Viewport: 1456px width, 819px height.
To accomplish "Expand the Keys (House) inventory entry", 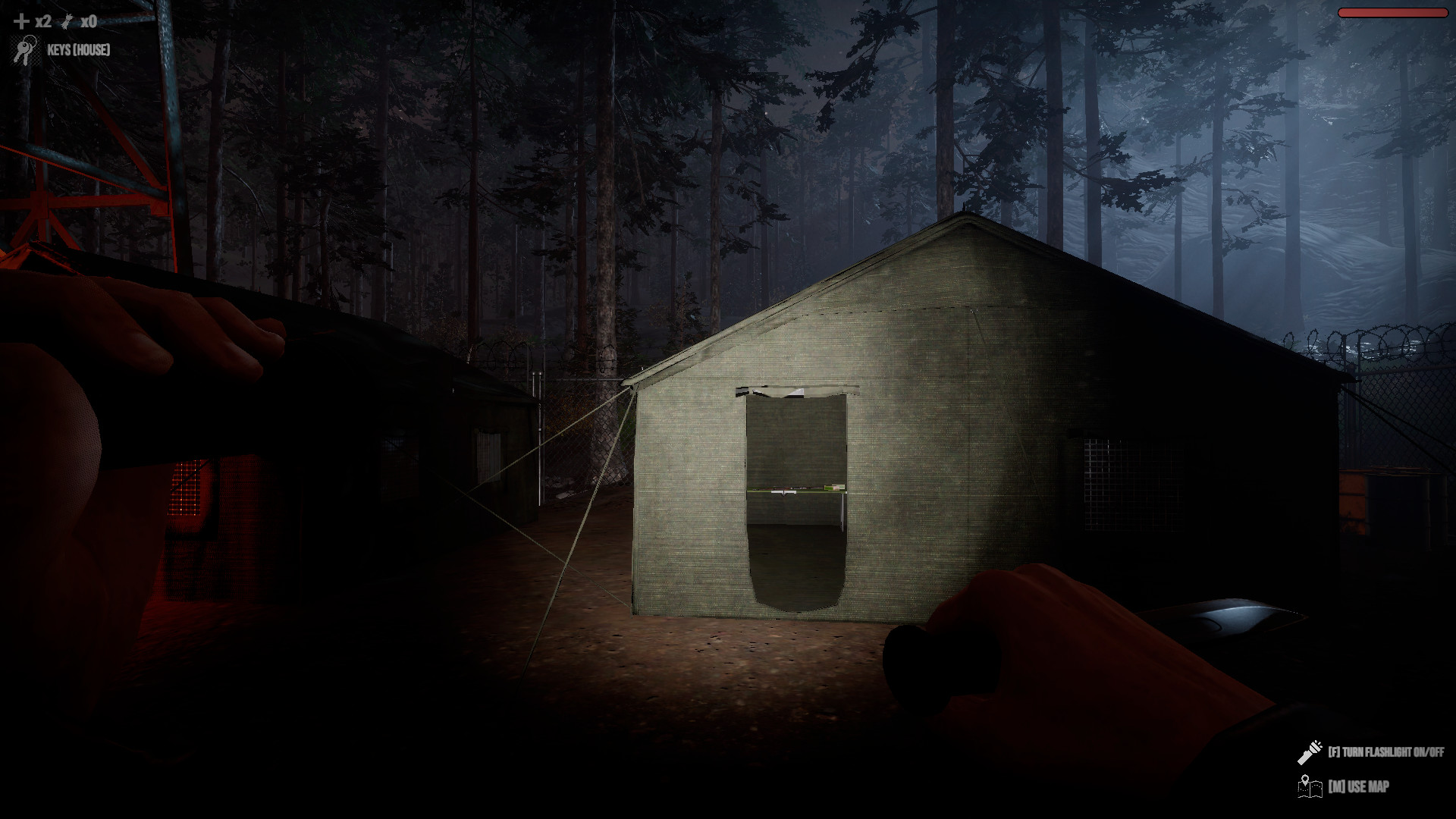I will (78, 51).
